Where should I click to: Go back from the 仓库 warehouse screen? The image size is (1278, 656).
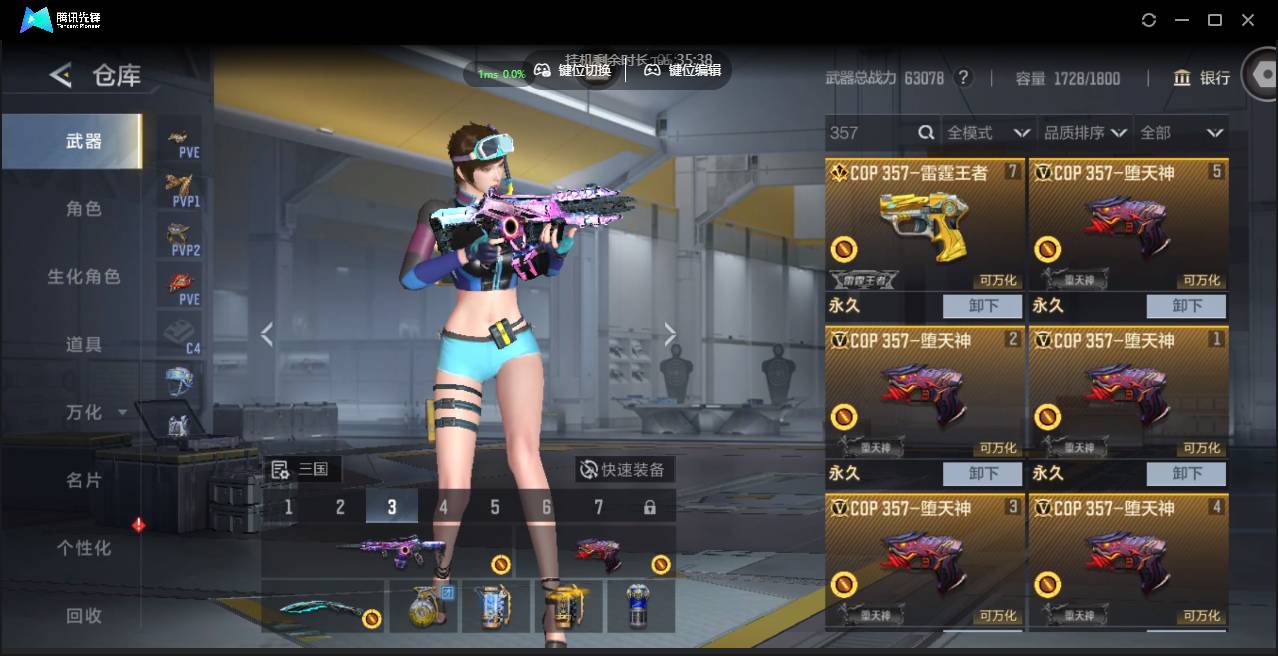(x=61, y=75)
